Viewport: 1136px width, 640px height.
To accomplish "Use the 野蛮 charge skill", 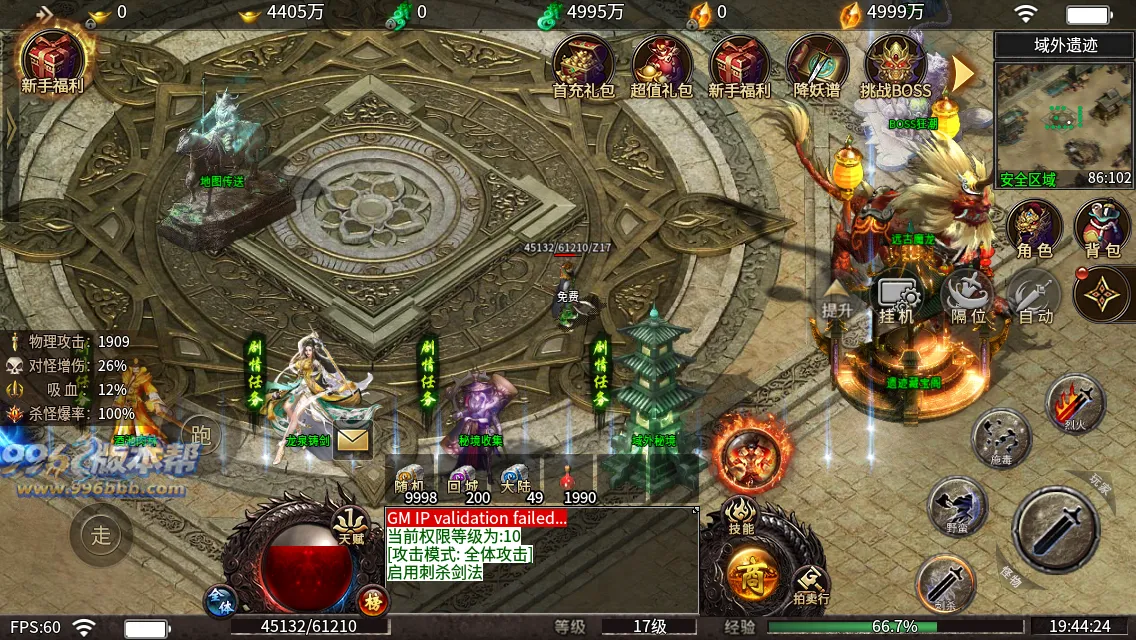I will coord(957,503).
